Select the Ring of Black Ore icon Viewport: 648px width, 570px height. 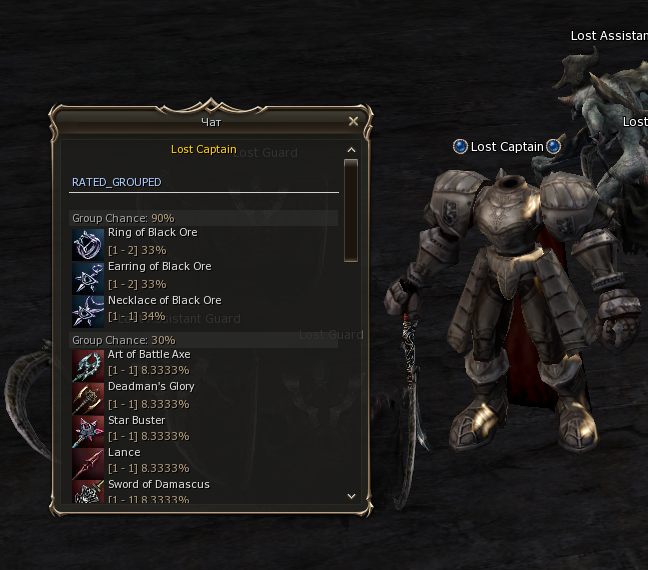tap(88, 244)
